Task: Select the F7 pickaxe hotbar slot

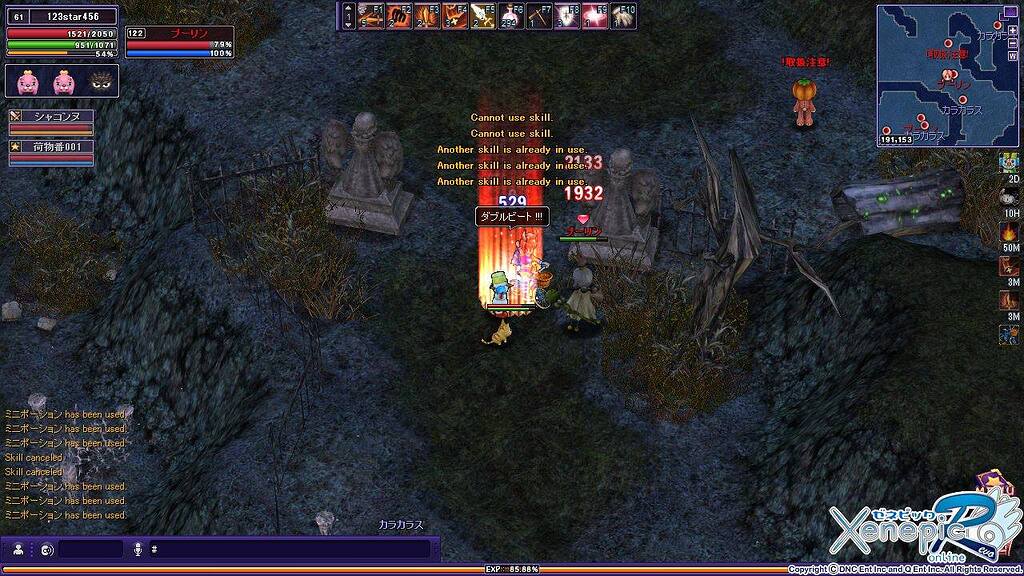Action: point(540,15)
